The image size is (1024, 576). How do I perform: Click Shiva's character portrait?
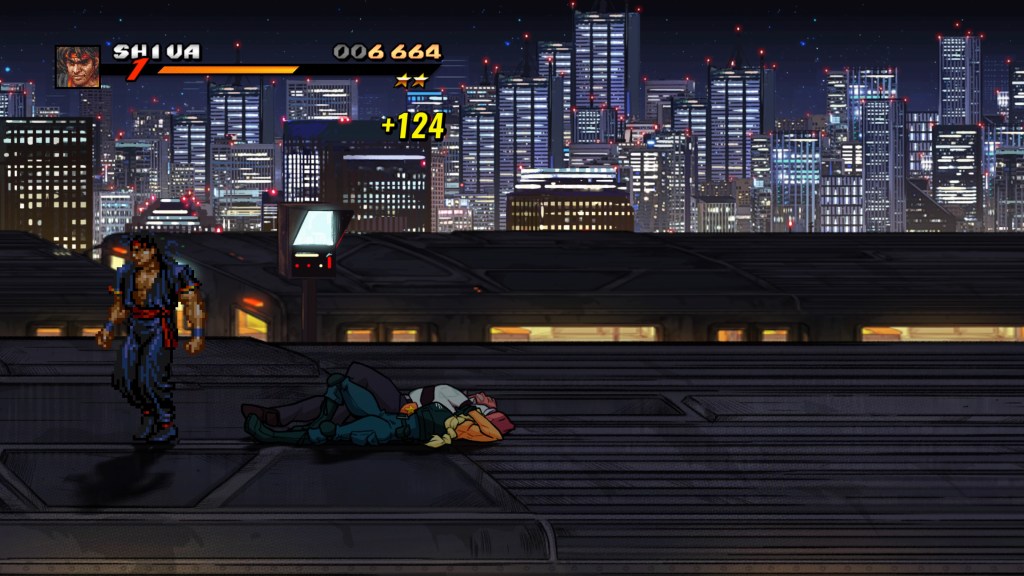[x=77, y=66]
